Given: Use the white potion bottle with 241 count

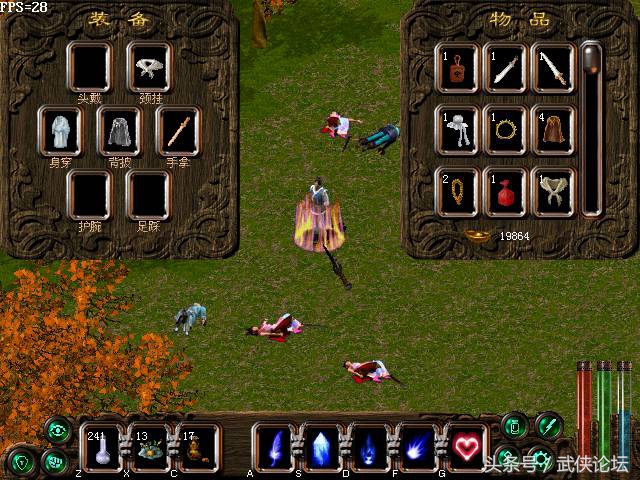Looking at the screenshot, I should (x=102, y=449).
